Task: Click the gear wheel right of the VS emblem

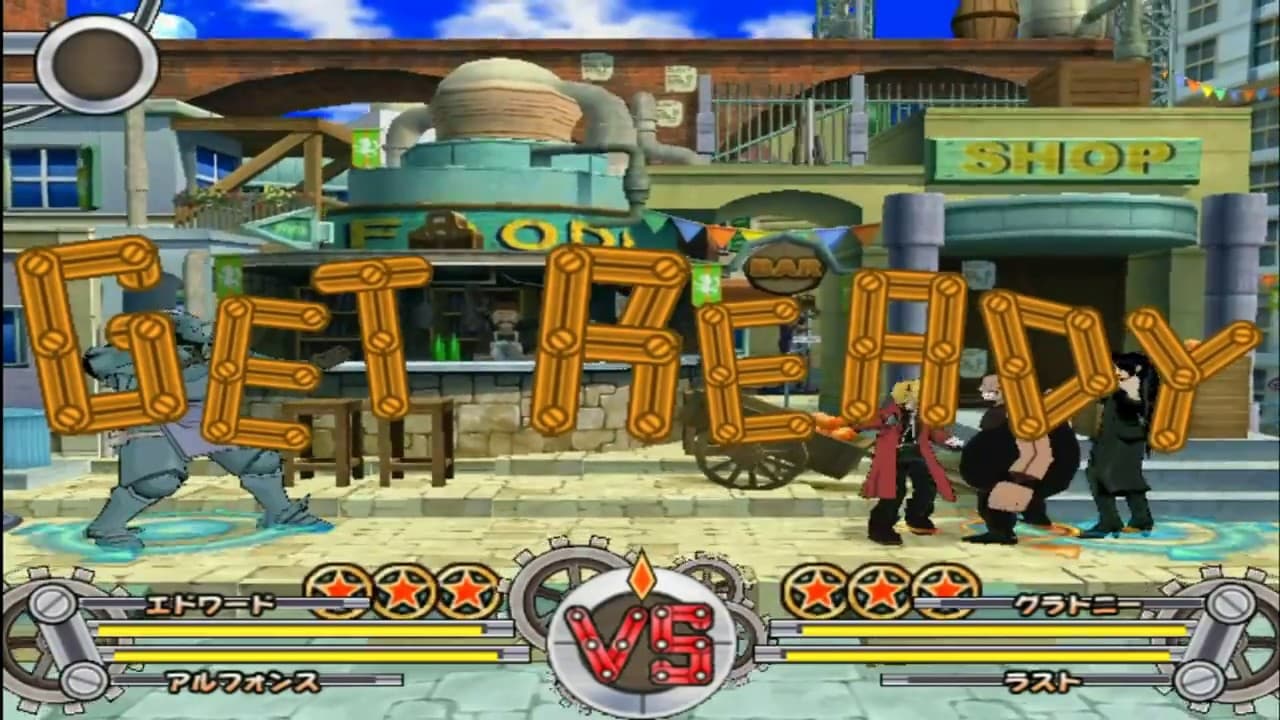Action: pos(740,590)
